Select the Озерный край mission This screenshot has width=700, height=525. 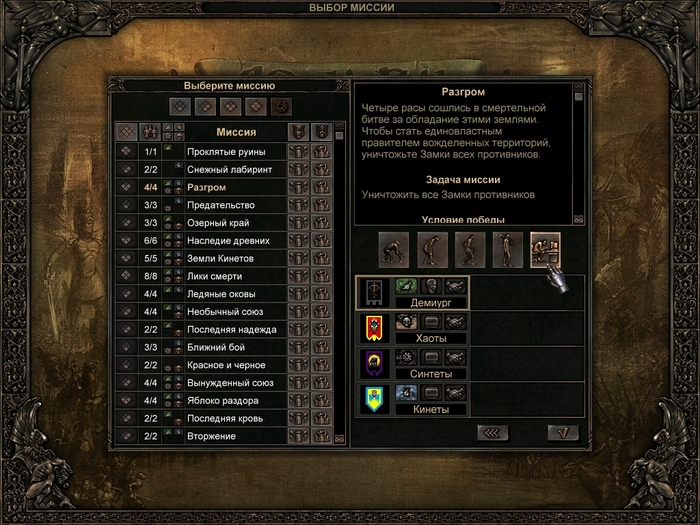(218, 223)
